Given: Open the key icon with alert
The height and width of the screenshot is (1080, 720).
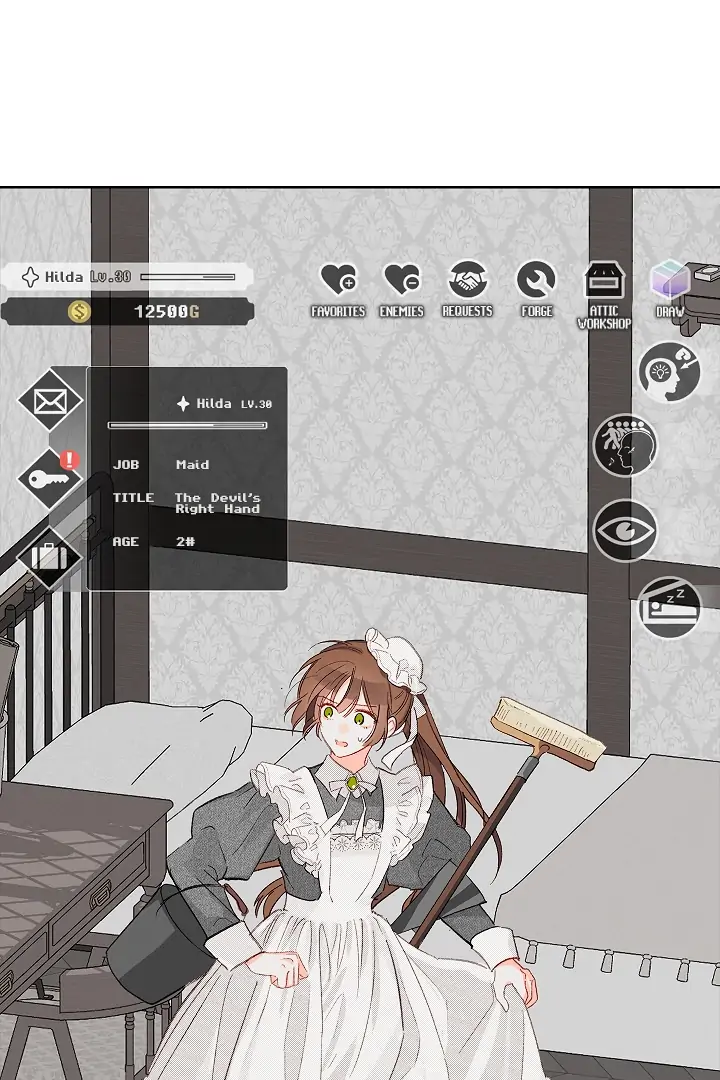Looking at the screenshot, I should (x=50, y=479).
